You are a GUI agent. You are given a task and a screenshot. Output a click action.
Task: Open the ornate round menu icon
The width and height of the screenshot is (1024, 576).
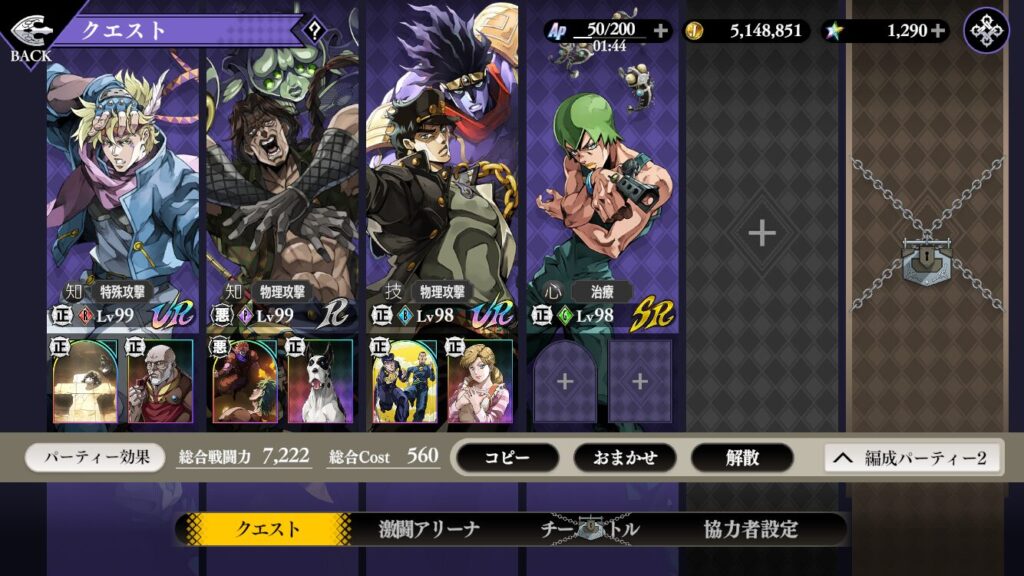pos(986,30)
